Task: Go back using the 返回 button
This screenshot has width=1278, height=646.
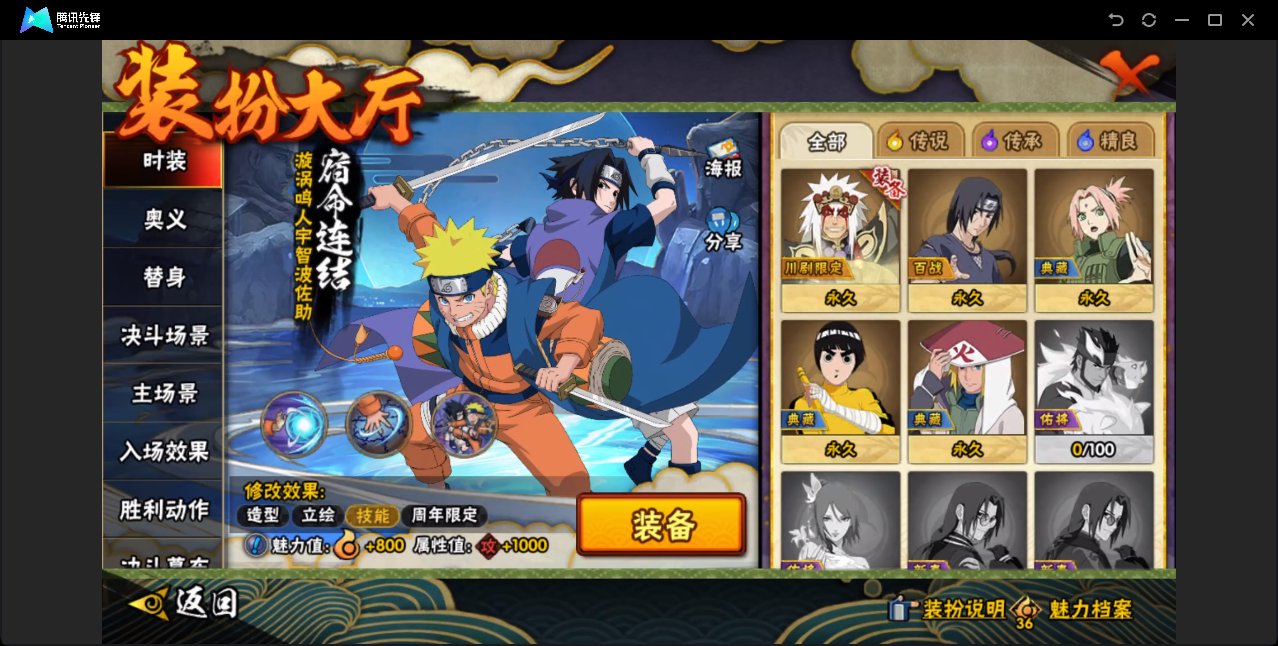Action: point(185,603)
